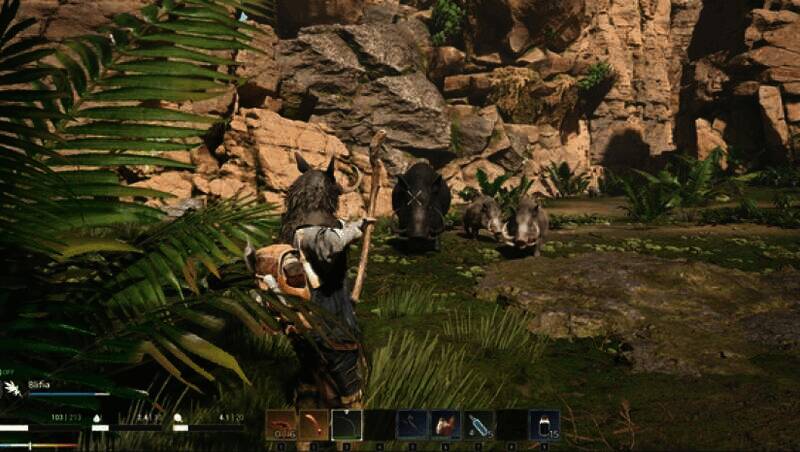Equip the dark tool in the blue hotbar slot
The height and width of the screenshot is (452, 800).
(x=412, y=425)
